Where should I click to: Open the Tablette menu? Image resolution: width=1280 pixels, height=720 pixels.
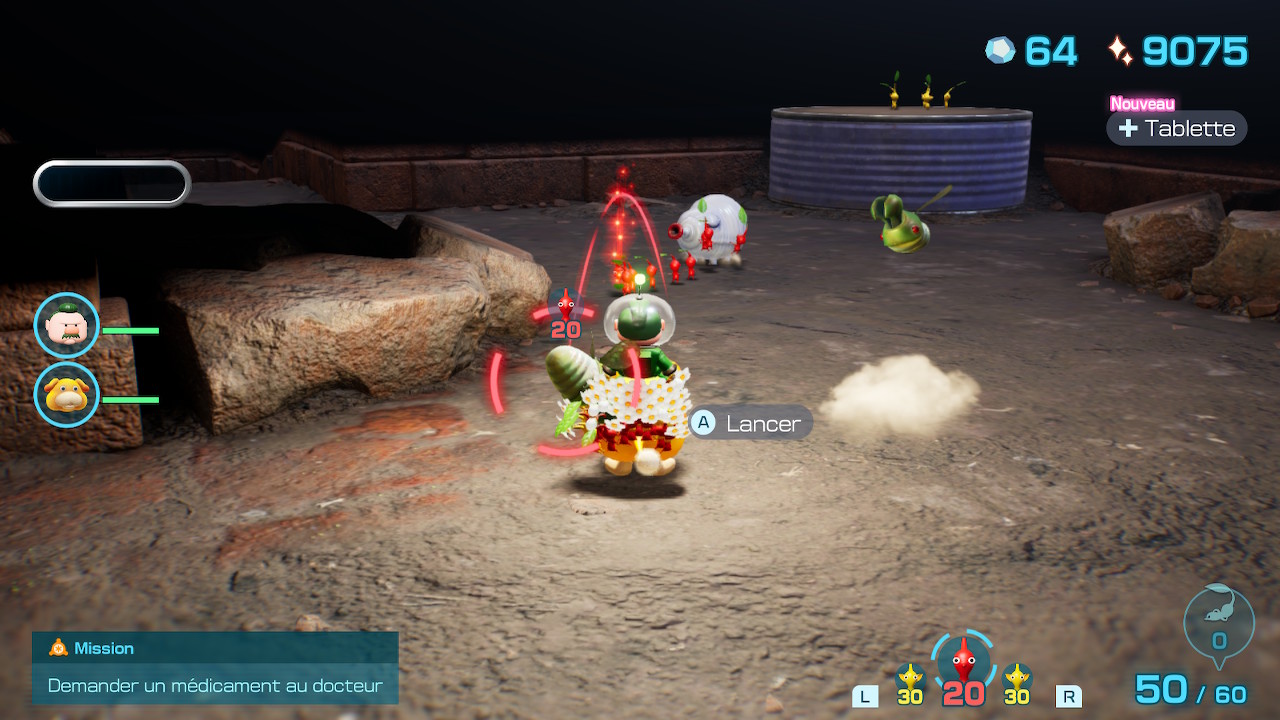tap(1177, 128)
